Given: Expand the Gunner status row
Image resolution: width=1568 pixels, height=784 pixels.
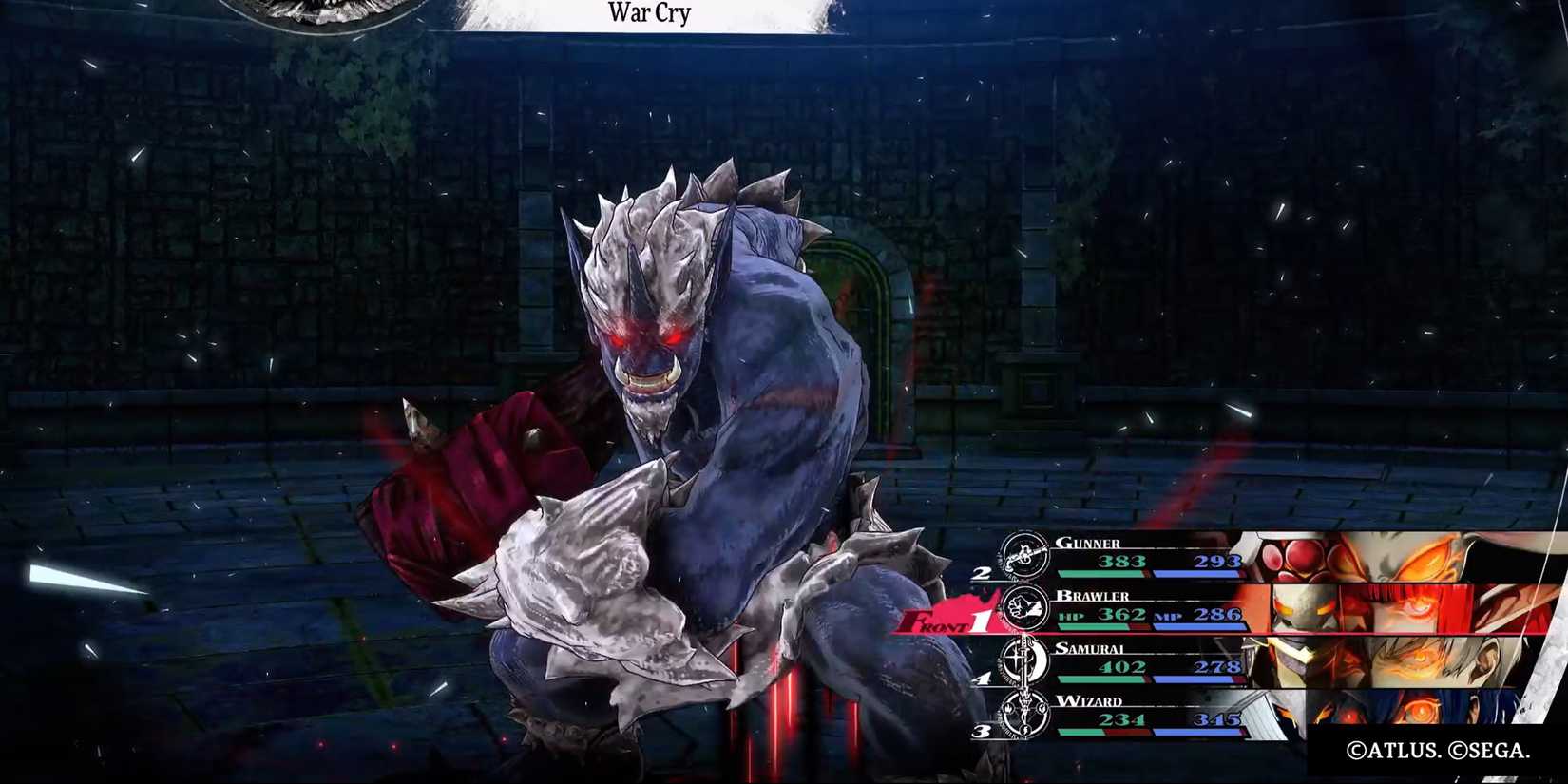Looking at the screenshot, I should (x=1140, y=556).
